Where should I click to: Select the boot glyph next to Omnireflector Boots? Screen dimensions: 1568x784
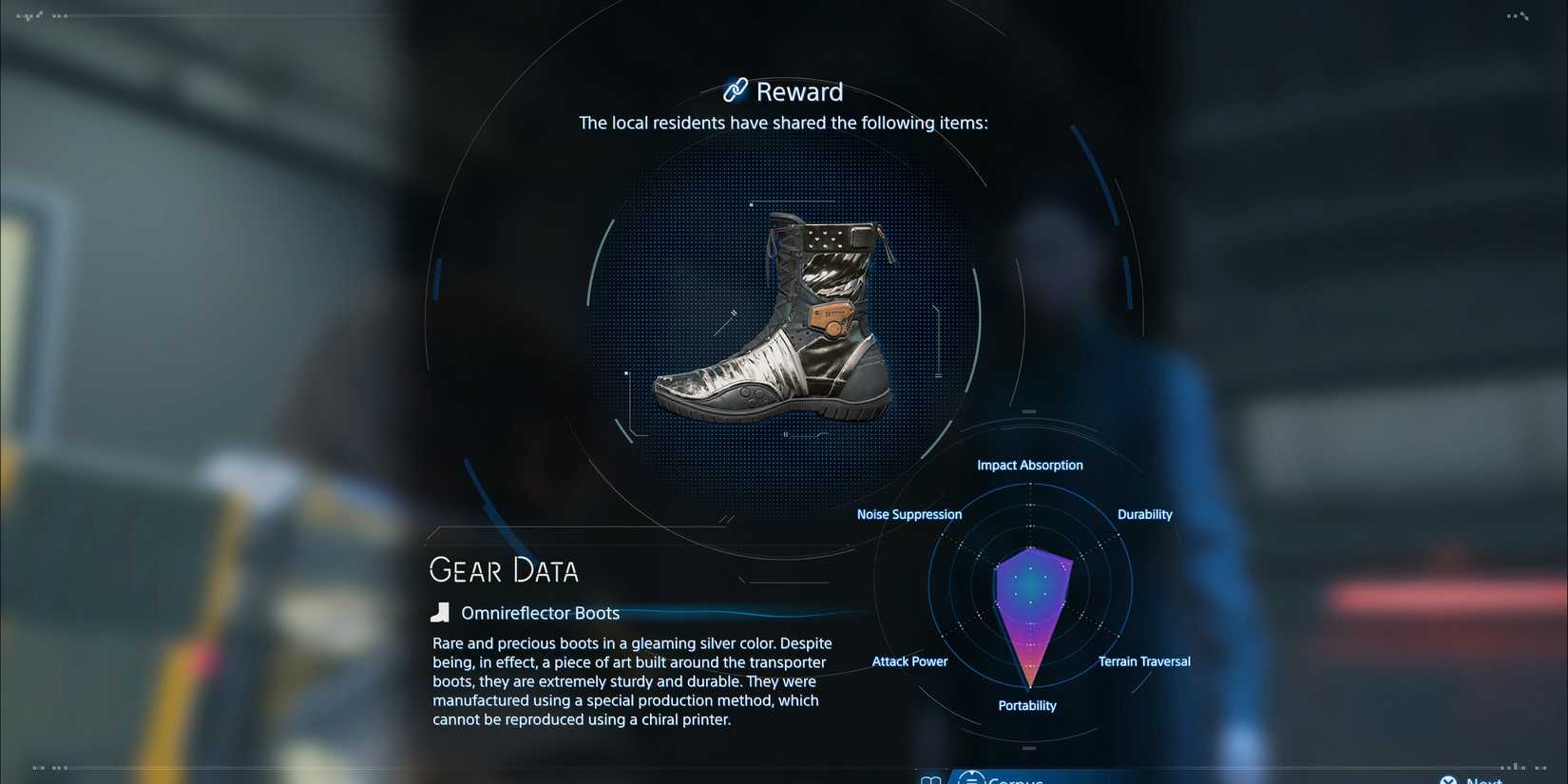tap(440, 612)
